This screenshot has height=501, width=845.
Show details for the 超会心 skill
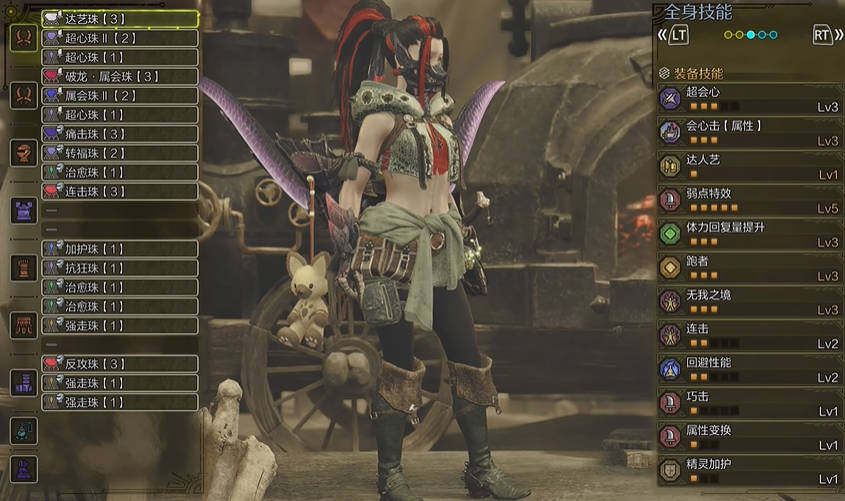point(749,98)
